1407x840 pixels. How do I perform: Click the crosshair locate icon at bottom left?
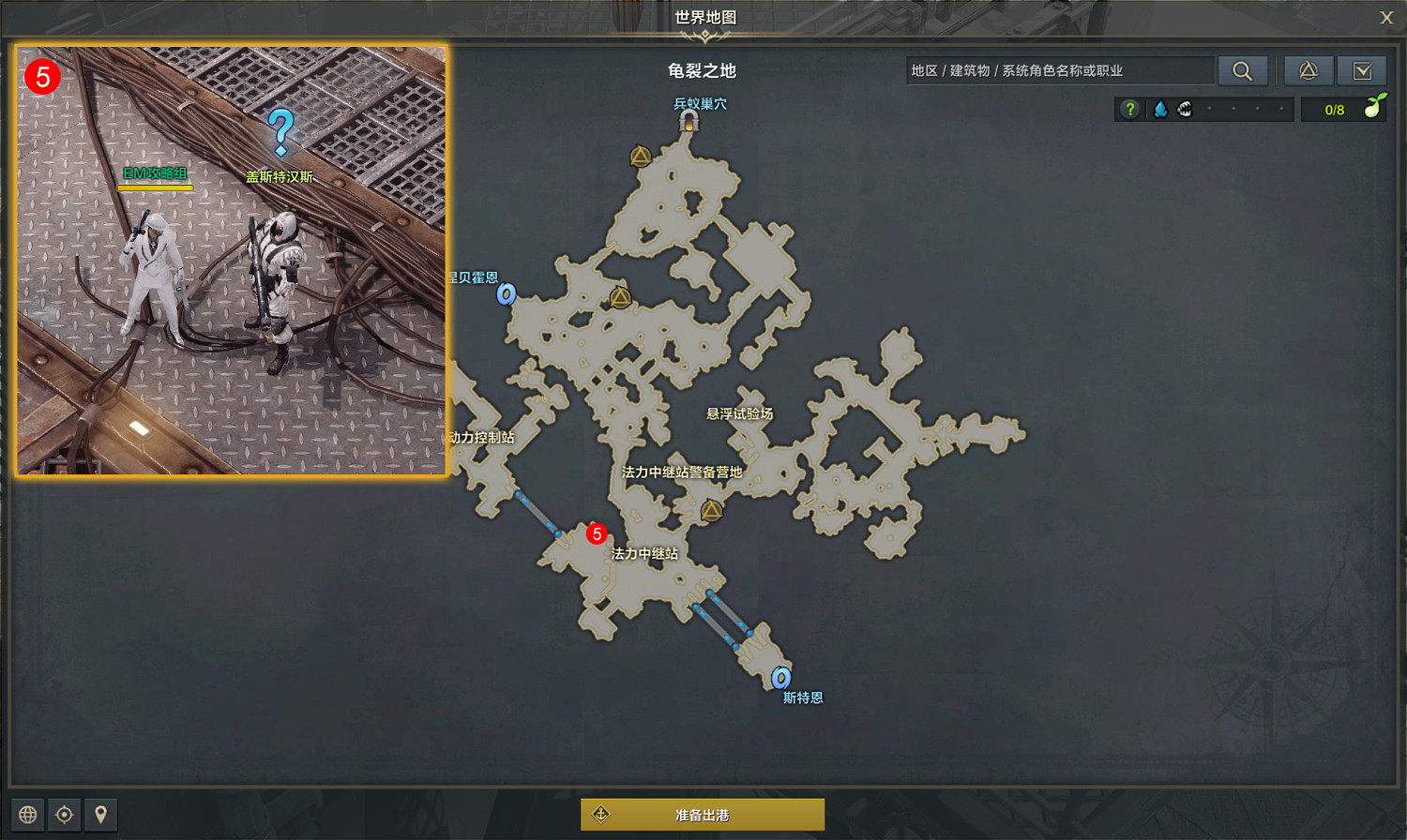[x=65, y=814]
